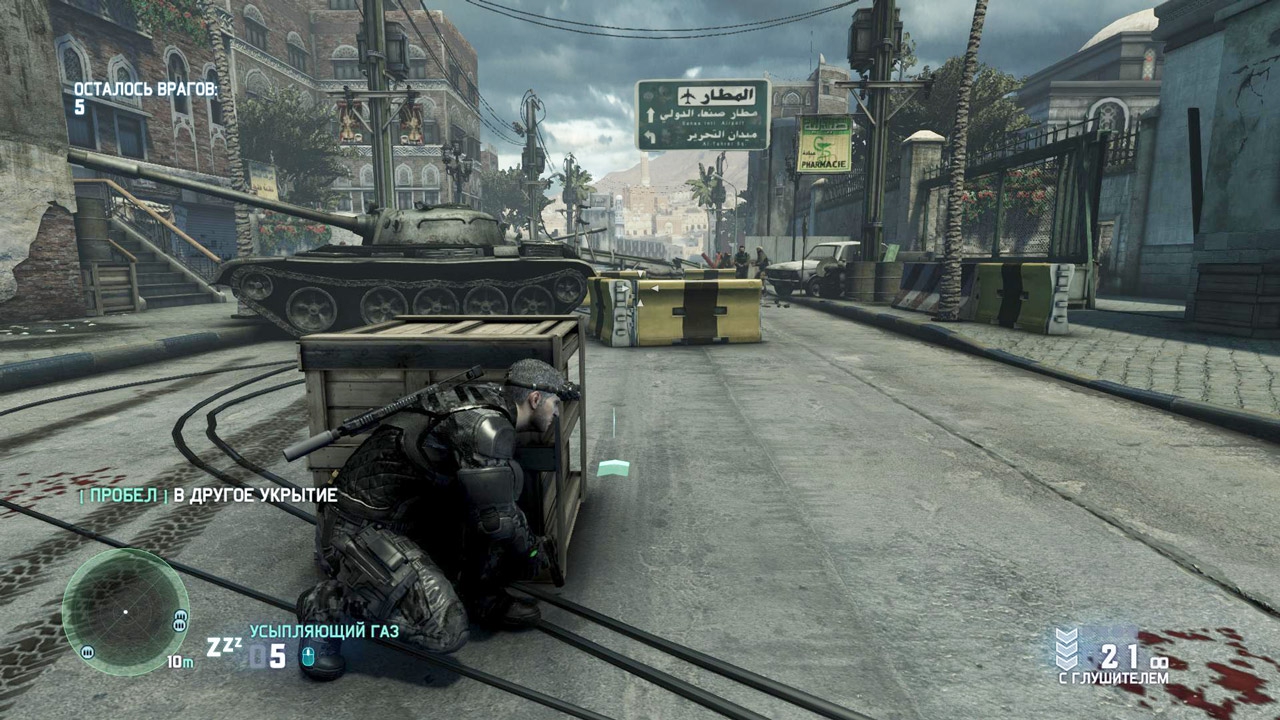
Task: Open the enemies remaining objective tracker
Action: [146, 98]
